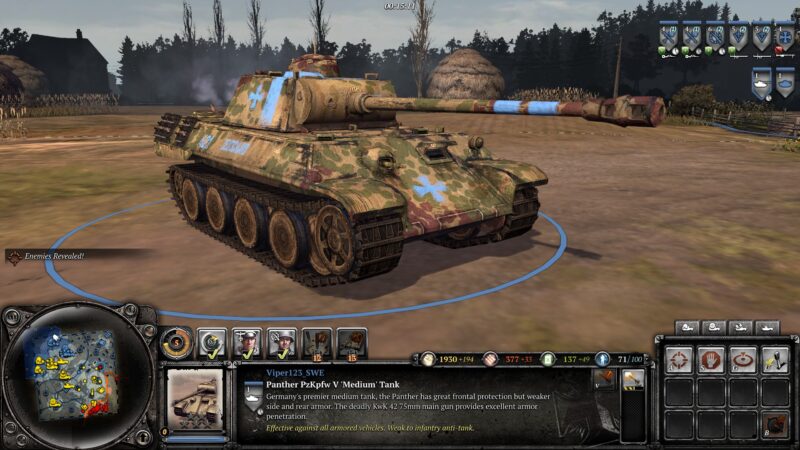800x450 pixels.
Task: Open the first tab above the command grid
Action: click(x=688, y=327)
